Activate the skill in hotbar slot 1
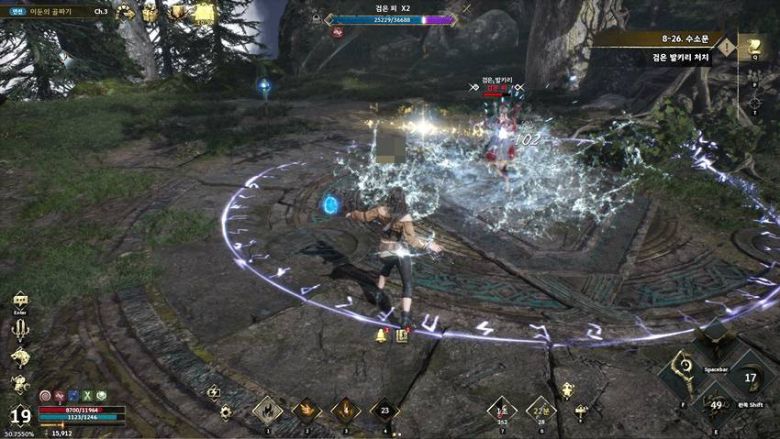 pos(267,409)
